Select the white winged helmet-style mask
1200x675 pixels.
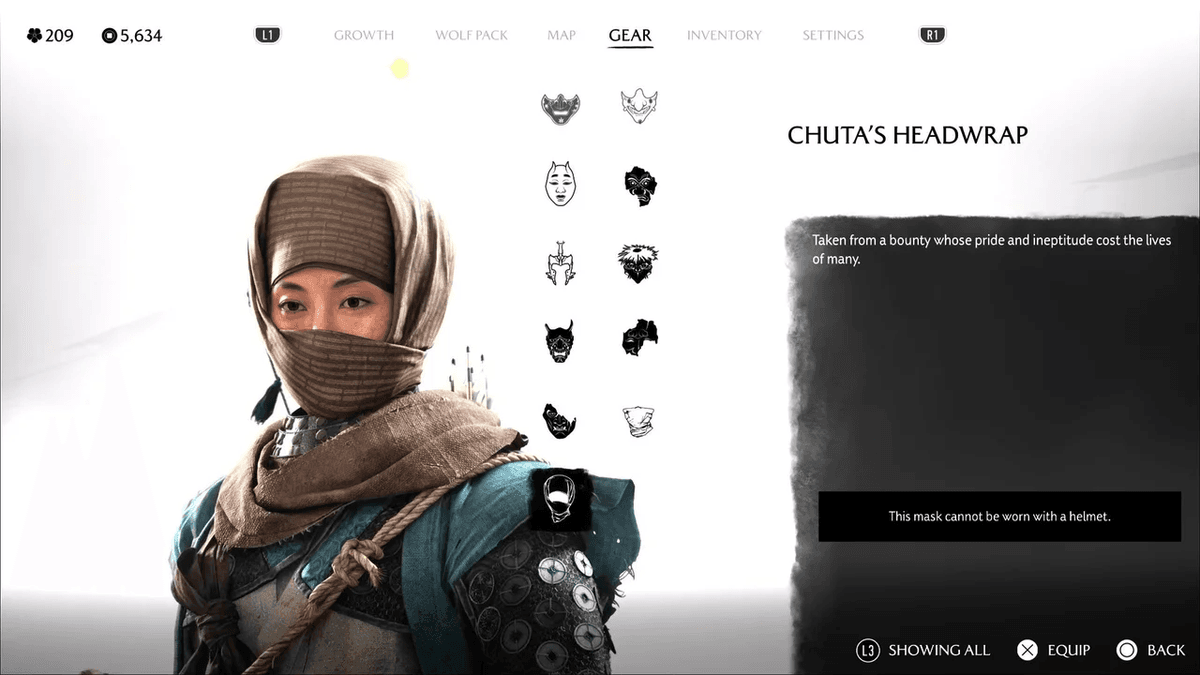pyautogui.click(x=560, y=262)
